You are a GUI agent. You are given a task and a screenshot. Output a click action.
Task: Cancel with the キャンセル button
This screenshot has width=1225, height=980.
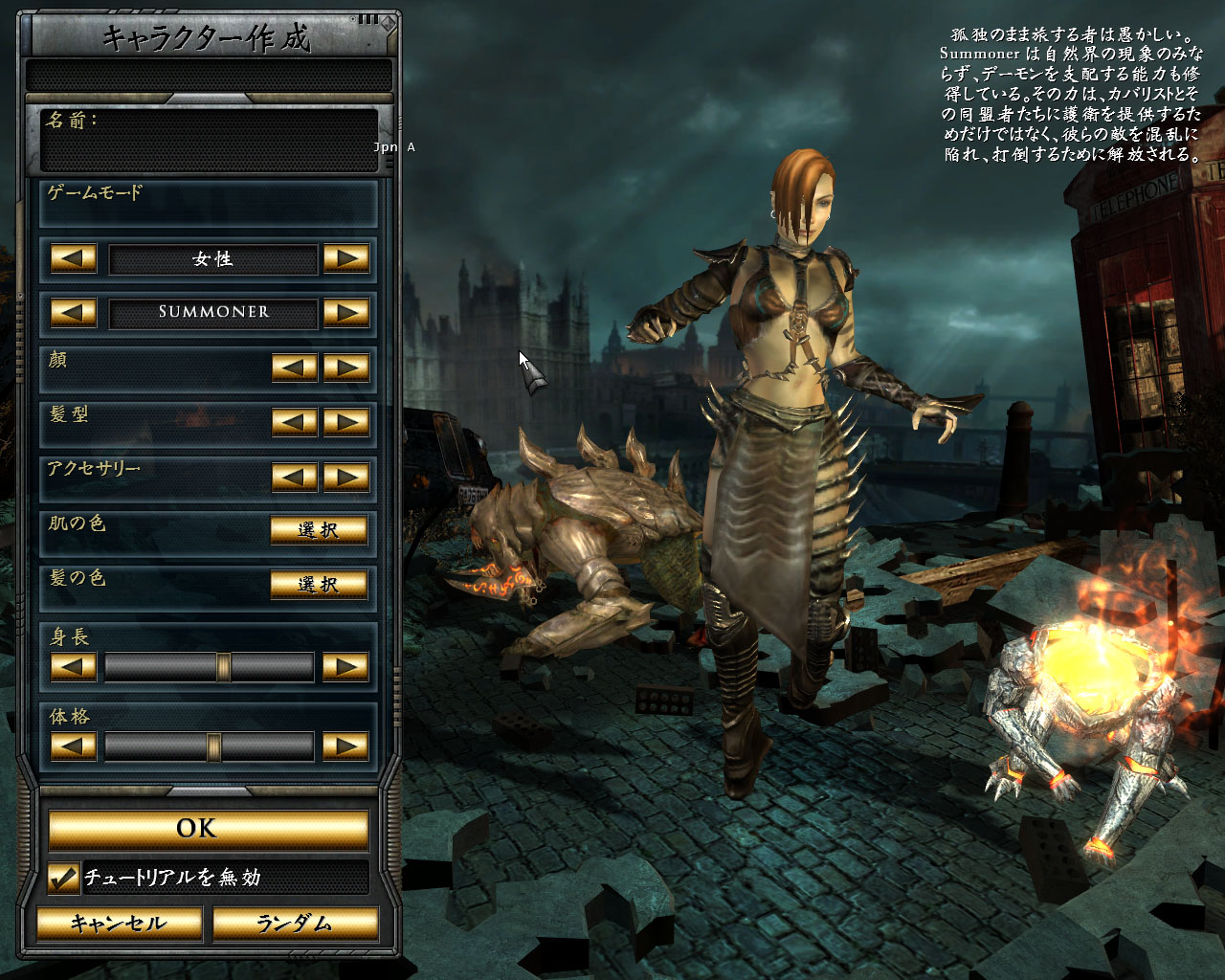119,924
